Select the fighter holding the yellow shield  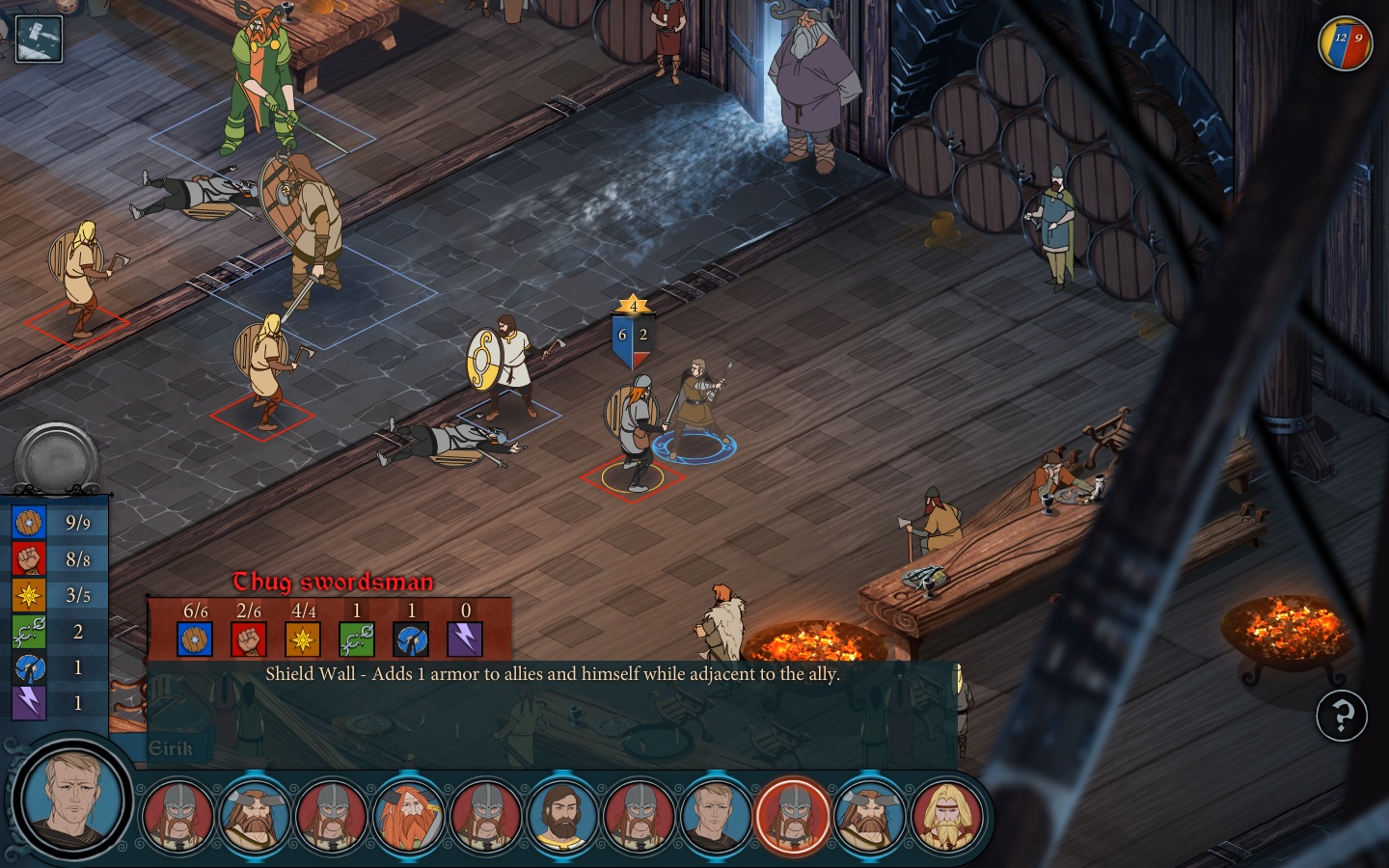(x=504, y=366)
